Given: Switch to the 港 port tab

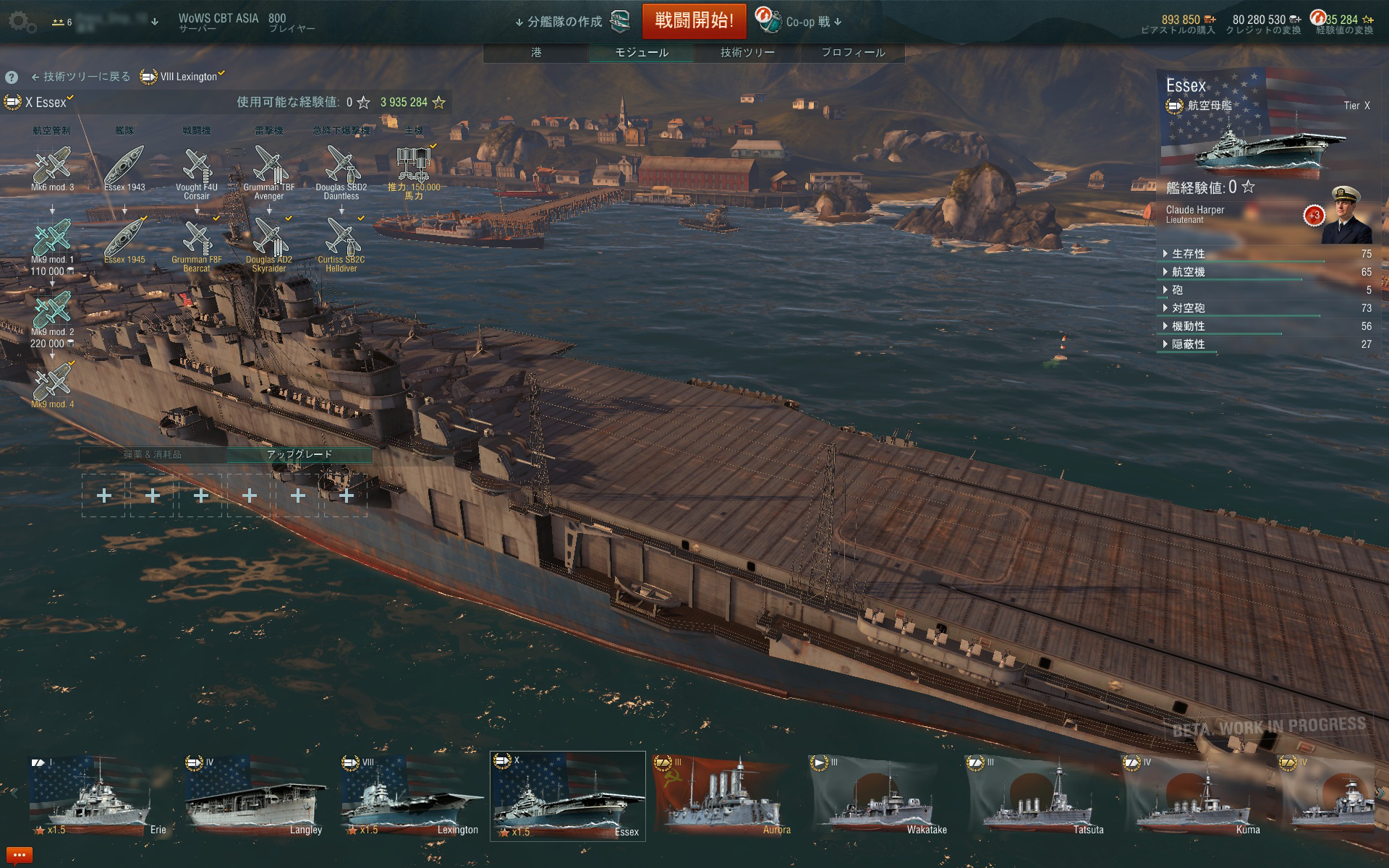Looking at the screenshot, I should tap(536, 52).
